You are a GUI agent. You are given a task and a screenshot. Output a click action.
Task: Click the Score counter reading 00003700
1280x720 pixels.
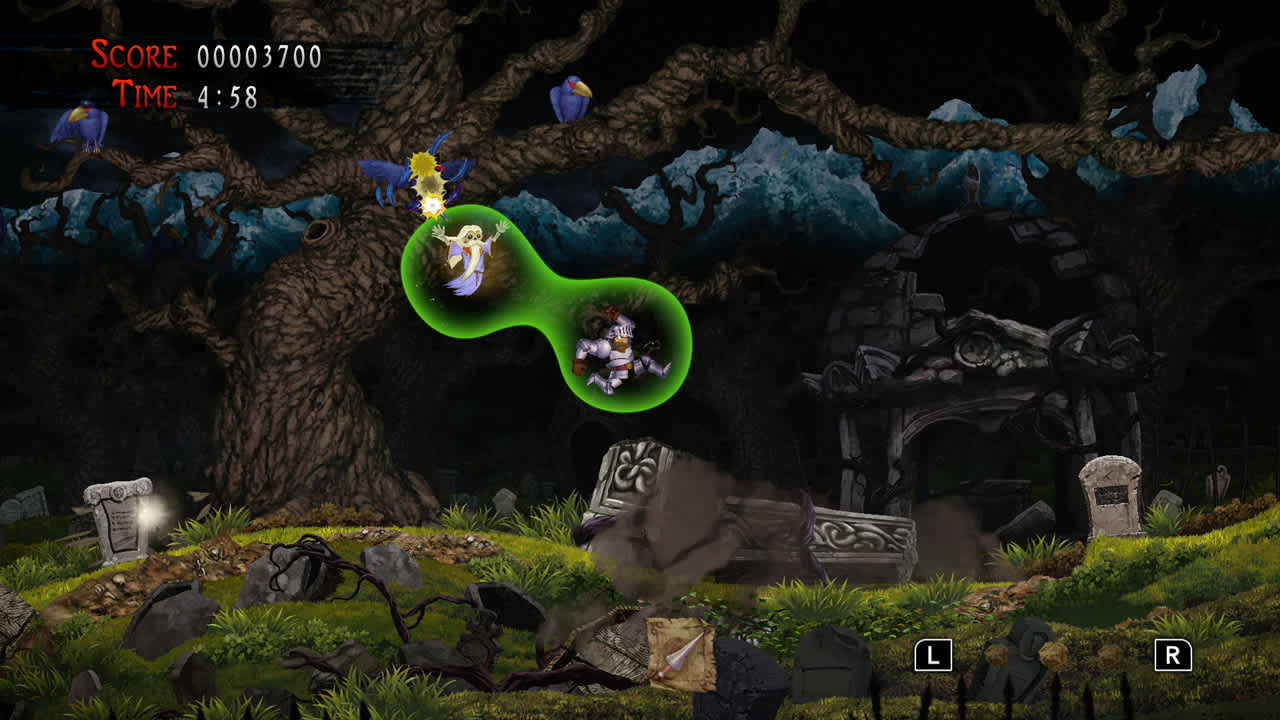click(260, 55)
